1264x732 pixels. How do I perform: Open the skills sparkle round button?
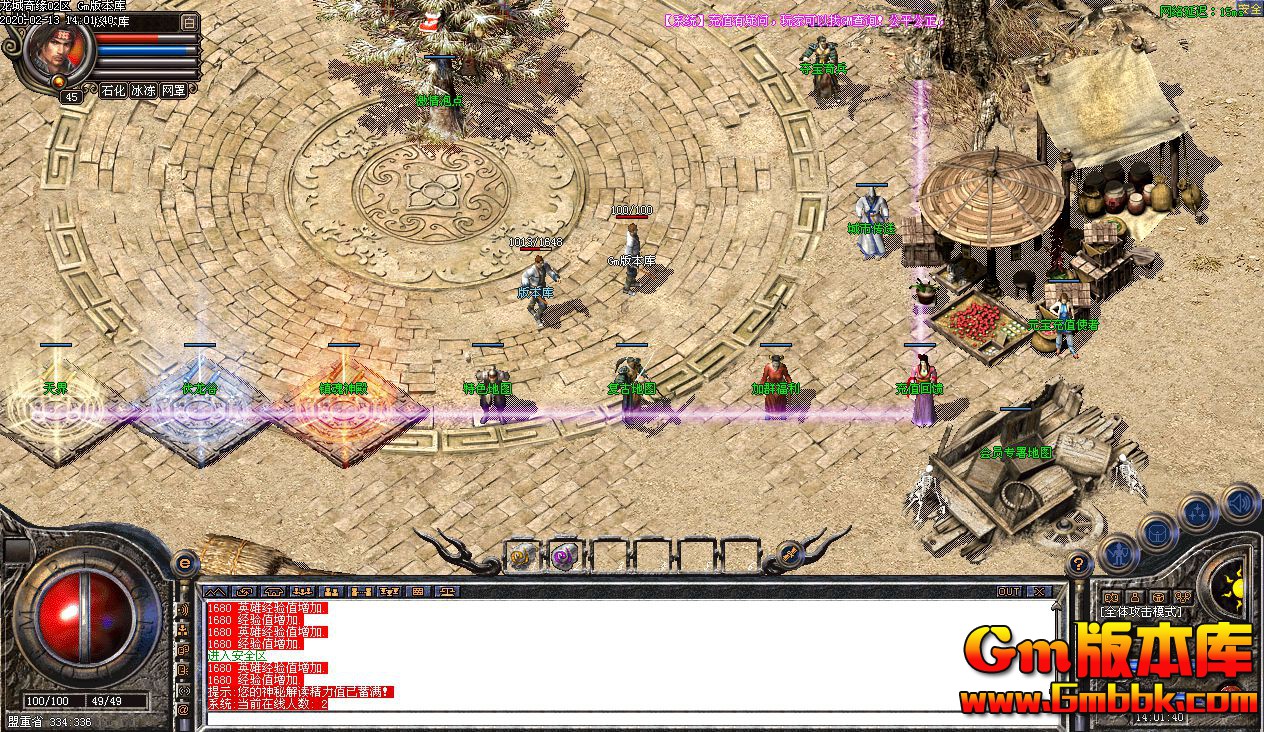tap(1197, 514)
